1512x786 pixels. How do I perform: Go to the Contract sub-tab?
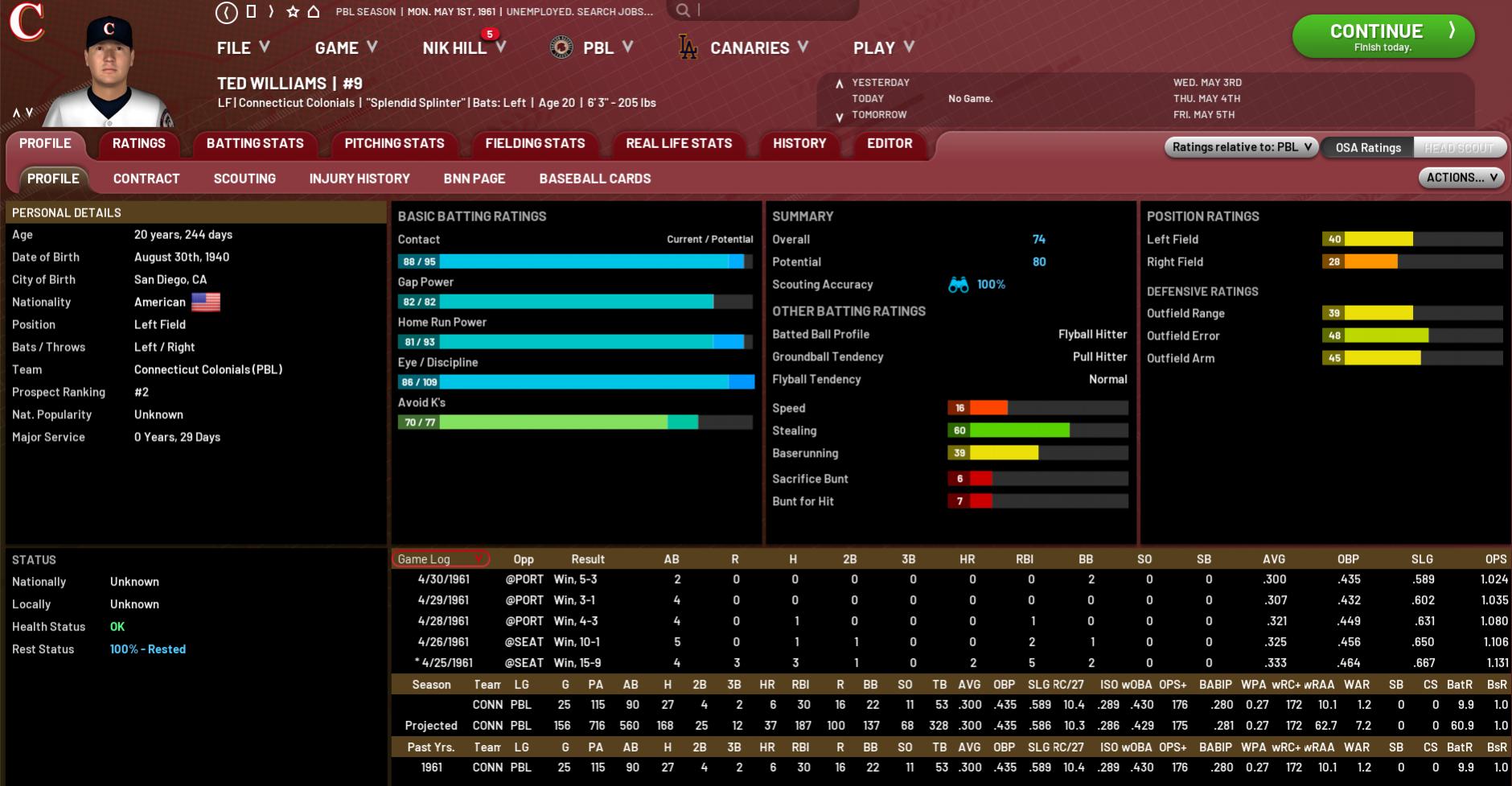[x=146, y=179]
